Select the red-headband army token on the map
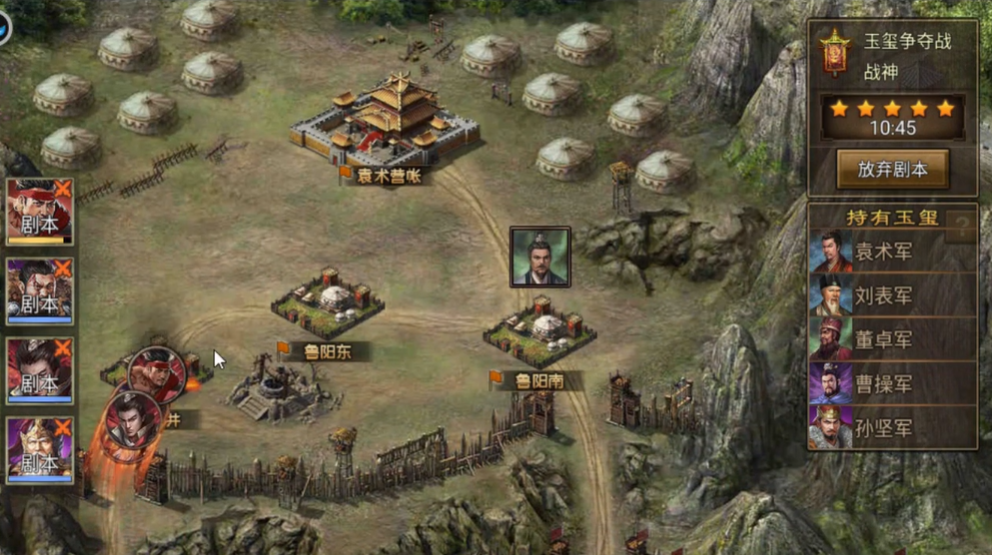This screenshot has height=555, width=992. click(157, 373)
